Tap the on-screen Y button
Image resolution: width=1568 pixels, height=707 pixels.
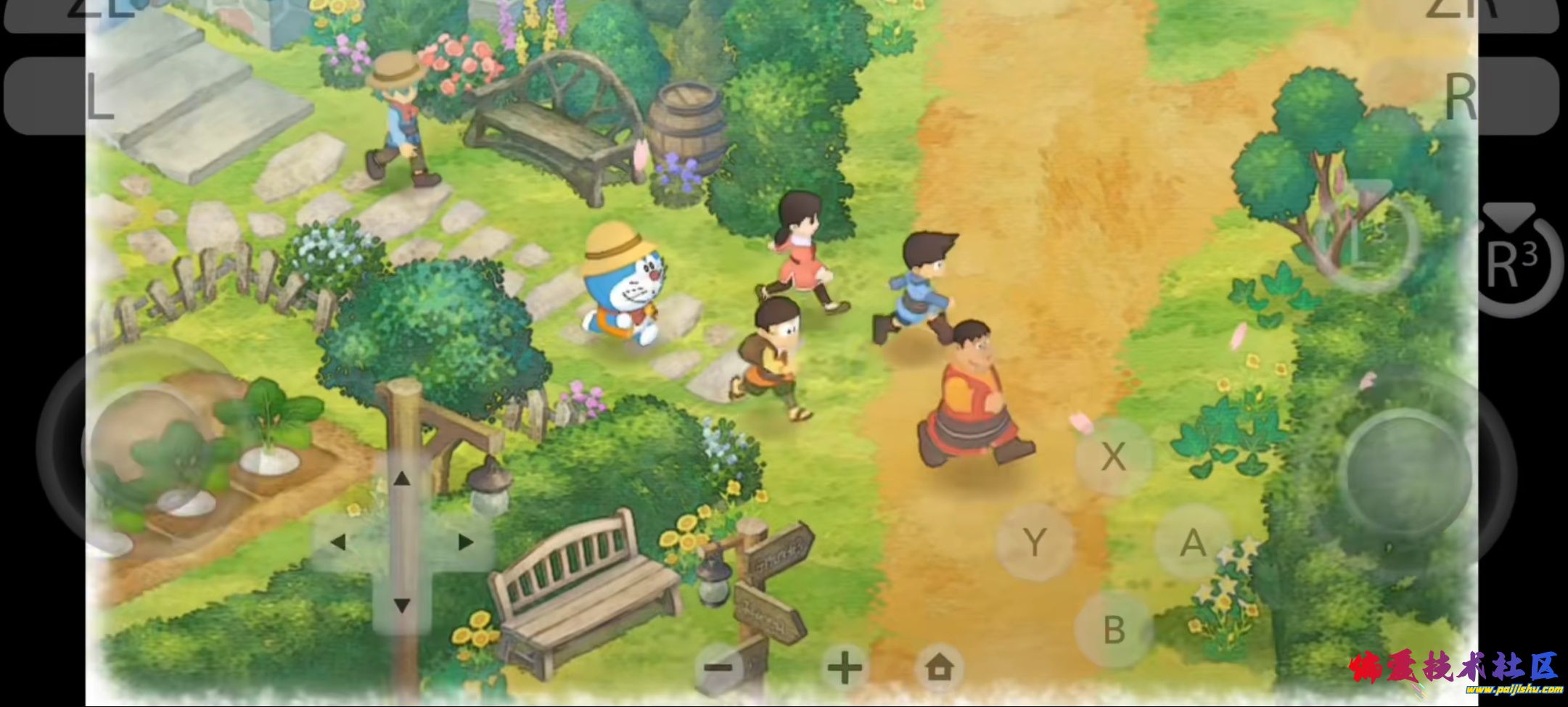pyautogui.click(x=1035, y=542)
